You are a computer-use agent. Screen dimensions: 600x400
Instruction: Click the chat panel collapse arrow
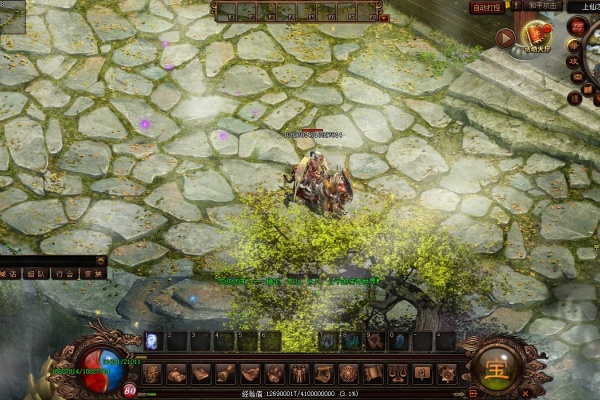[x=101, y=260]
